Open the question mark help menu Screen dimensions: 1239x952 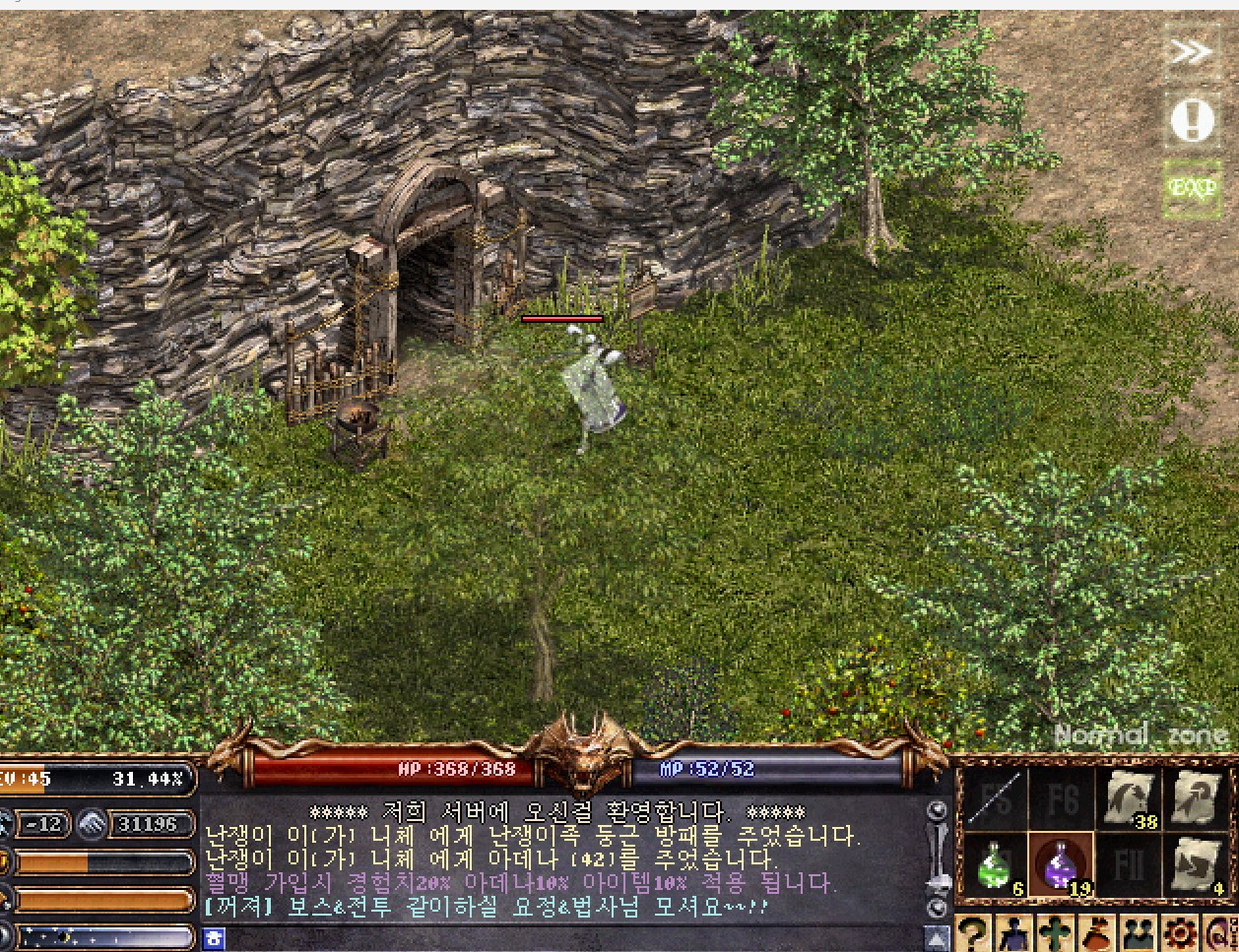coord(972,933)
